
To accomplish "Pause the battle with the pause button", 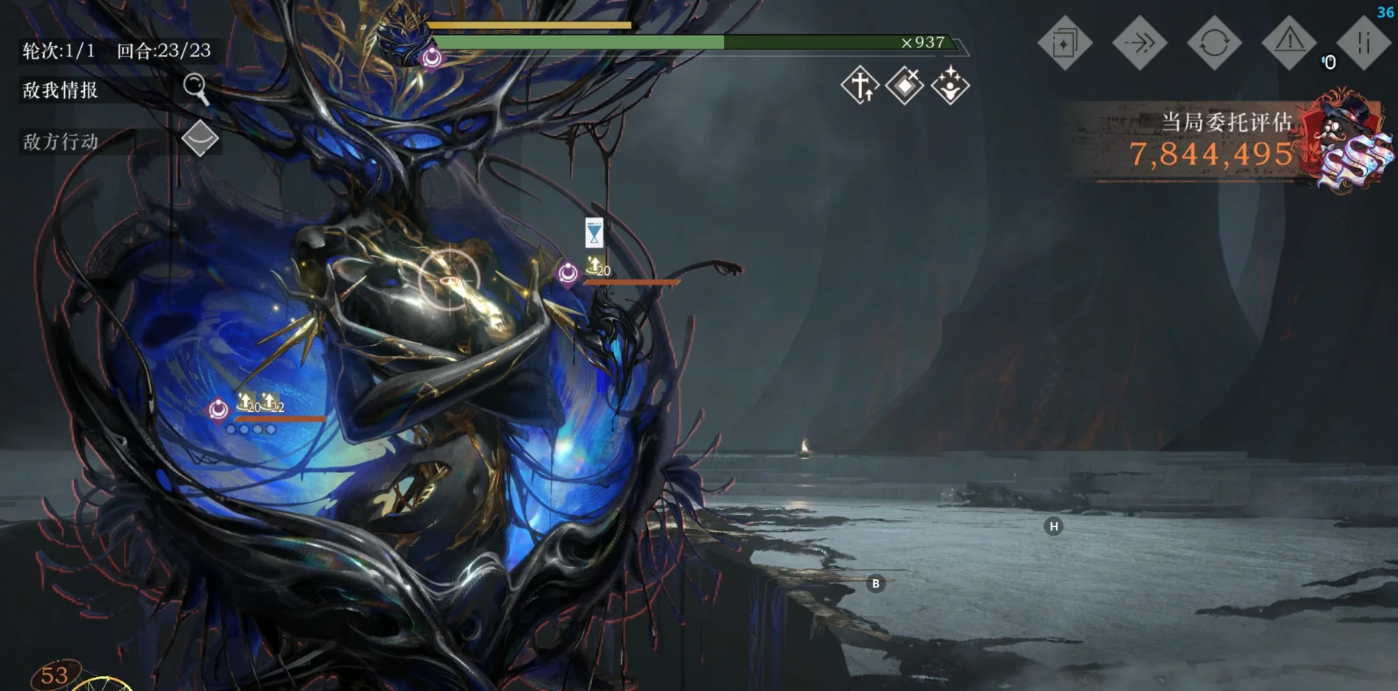I will tap(1364, 43).
